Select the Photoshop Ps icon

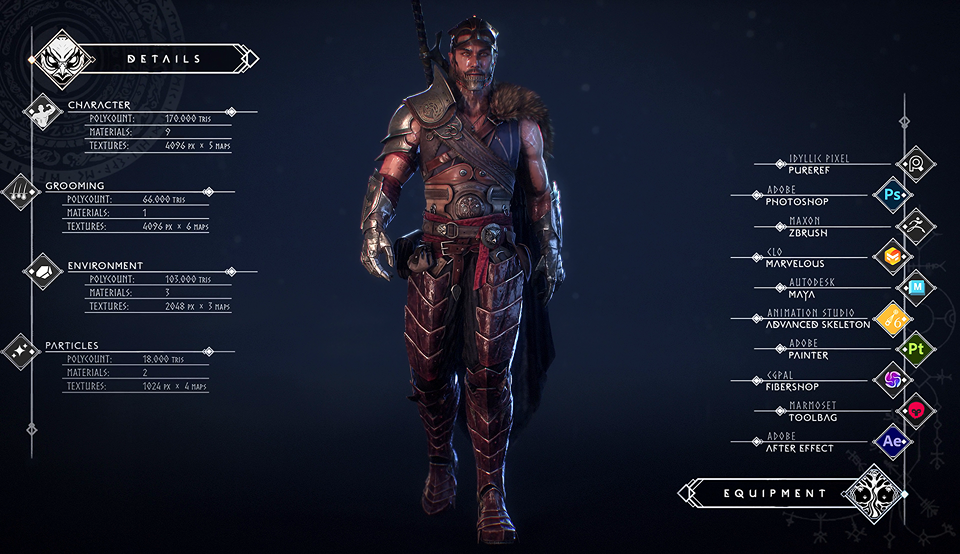click(x=889, y=195)
